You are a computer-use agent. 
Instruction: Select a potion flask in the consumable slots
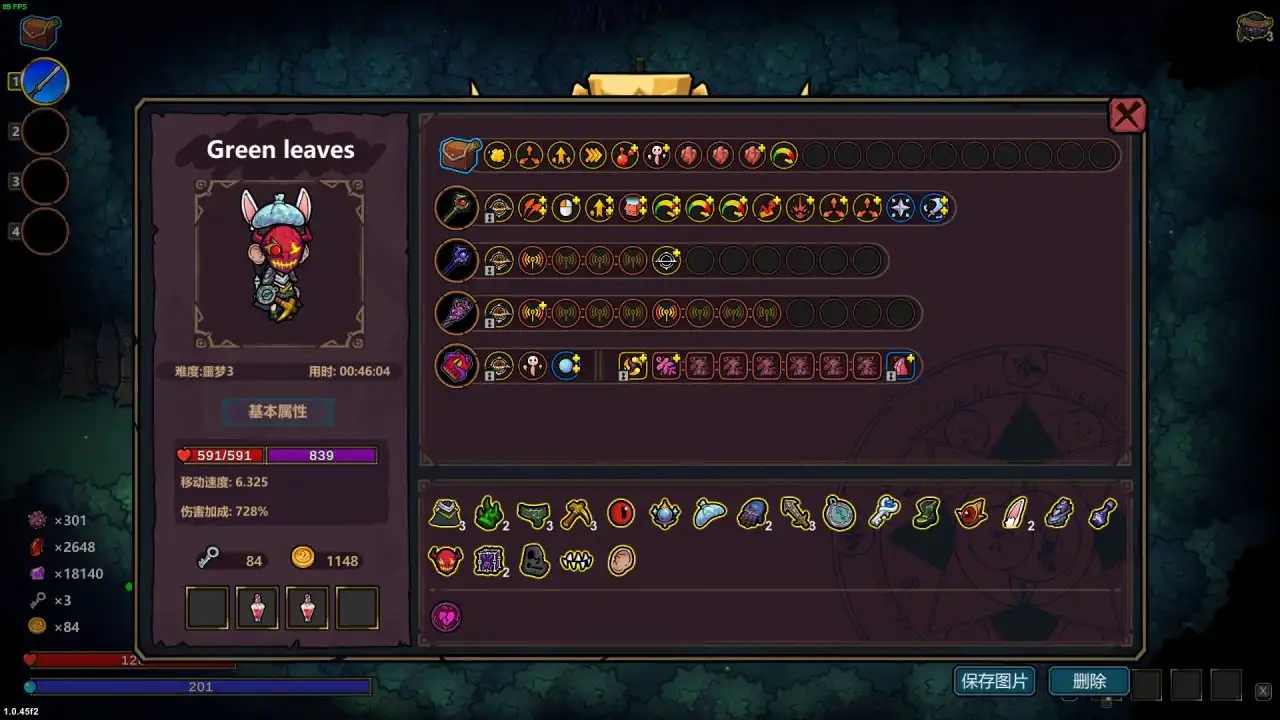(x=257, y=606)
